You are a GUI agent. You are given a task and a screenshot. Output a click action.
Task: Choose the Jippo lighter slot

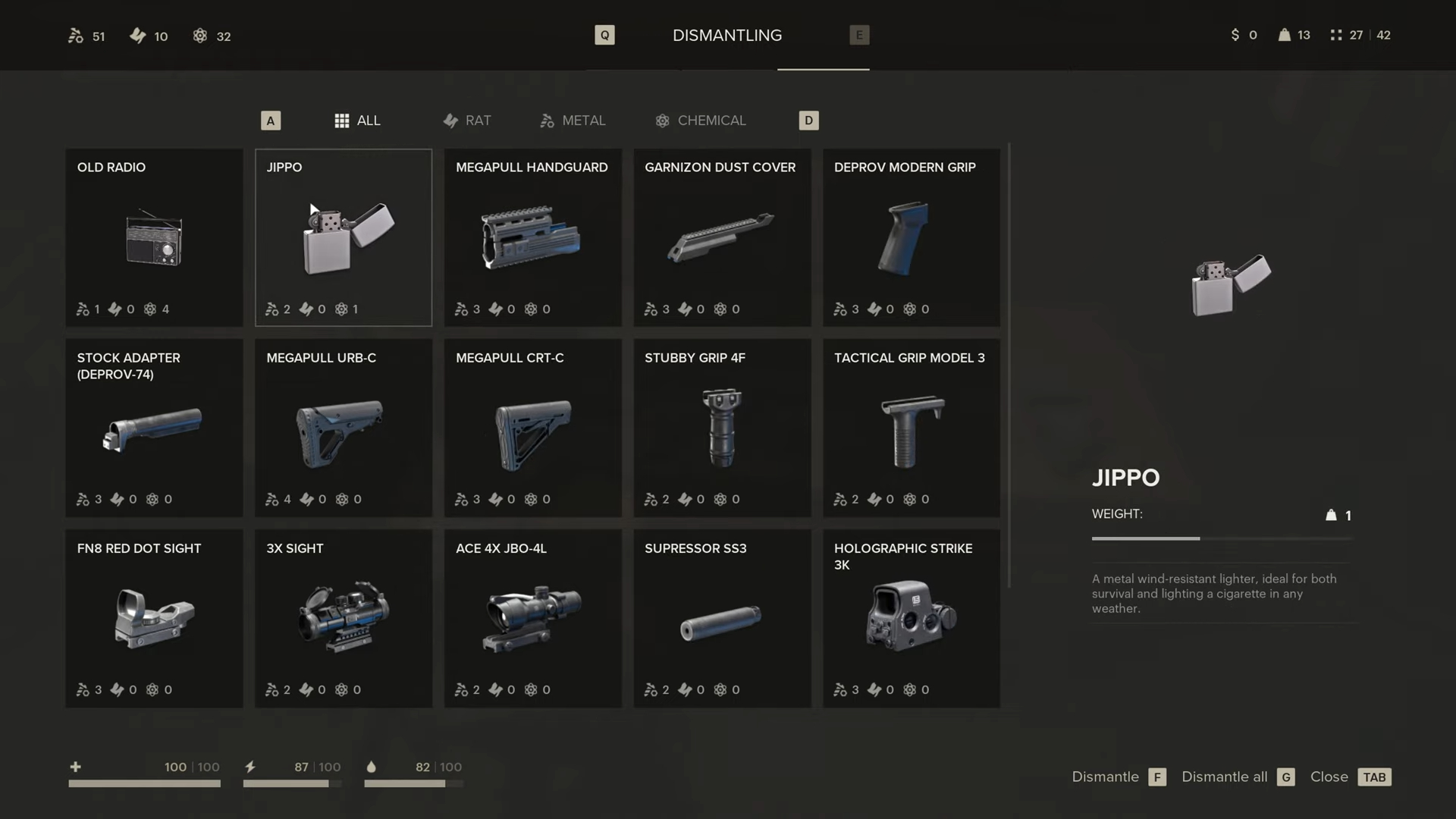coord(344,238)
